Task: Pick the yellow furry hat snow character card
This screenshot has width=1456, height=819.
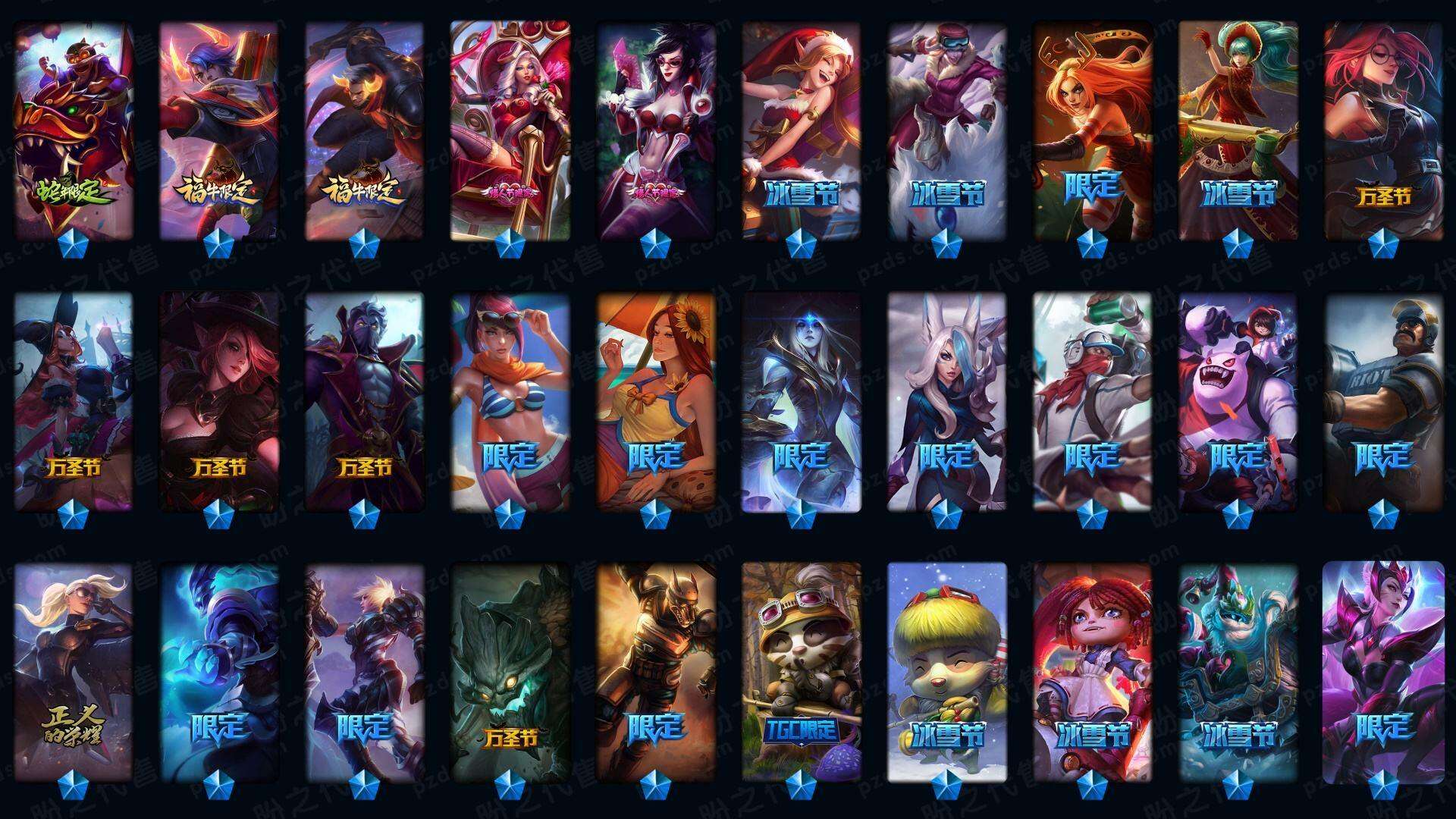Action: point(946,671)
